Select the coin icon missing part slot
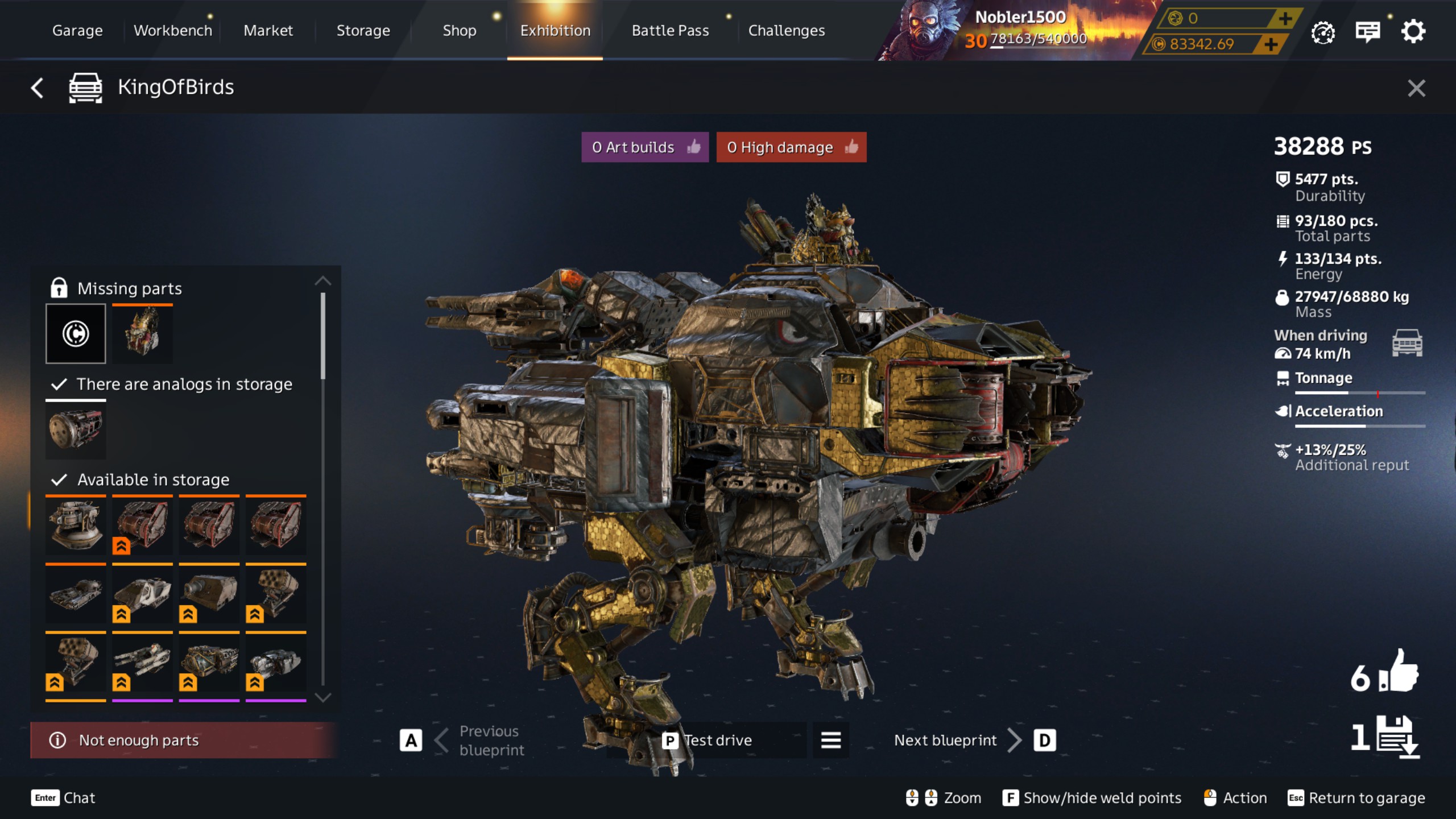The width and height of the screenshot is (1456, 819). (76, 333)
